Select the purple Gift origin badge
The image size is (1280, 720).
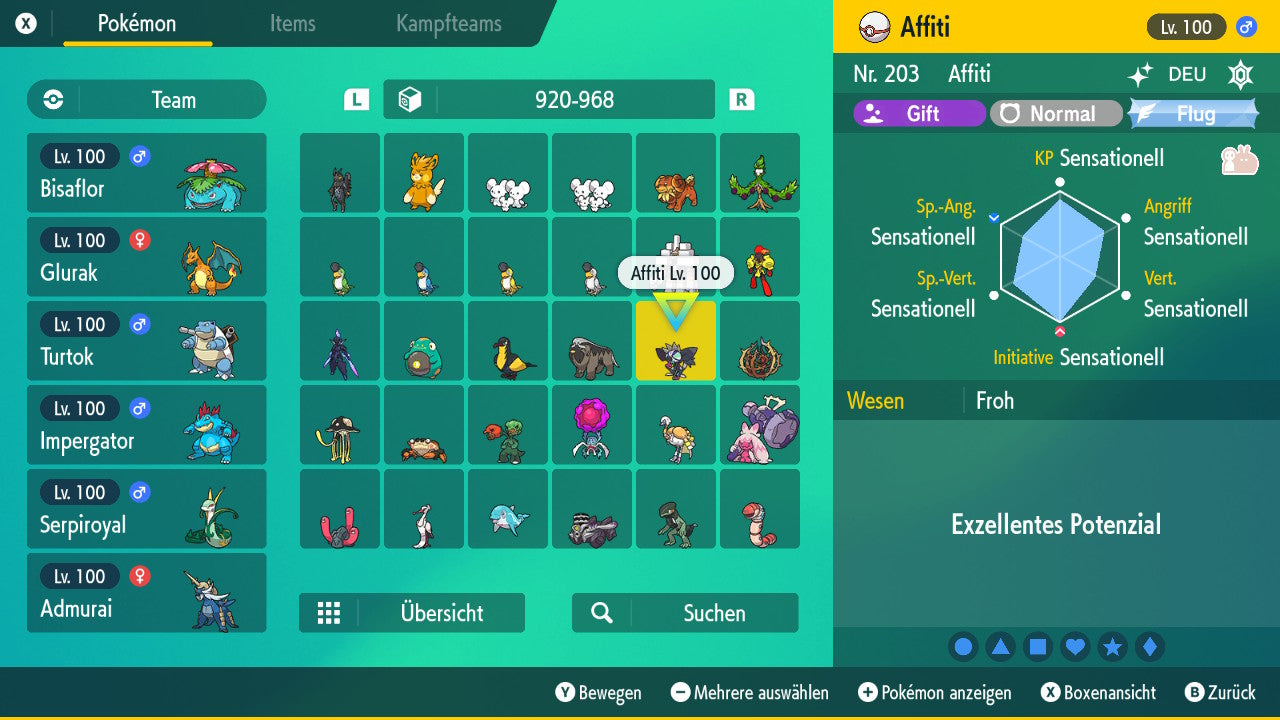918,113
